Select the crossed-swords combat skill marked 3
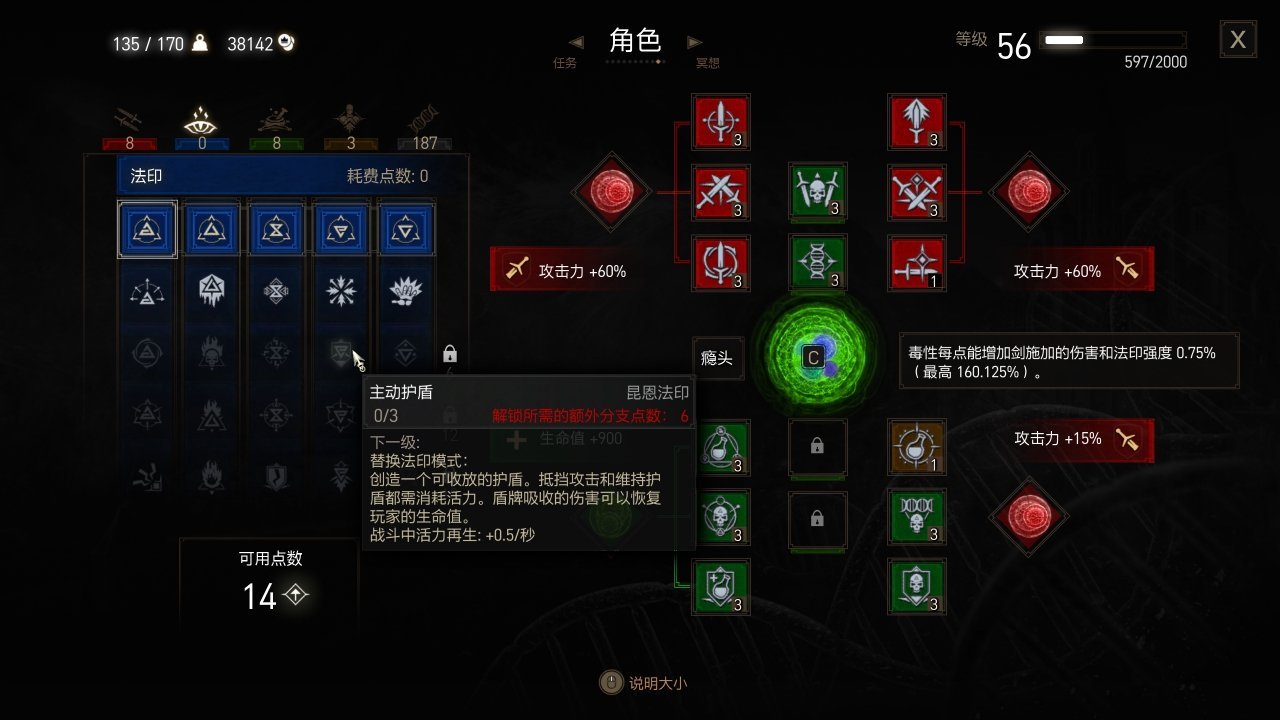Image resolution: width=1280 pixels, height=720 pixels. tap(721, 190)
